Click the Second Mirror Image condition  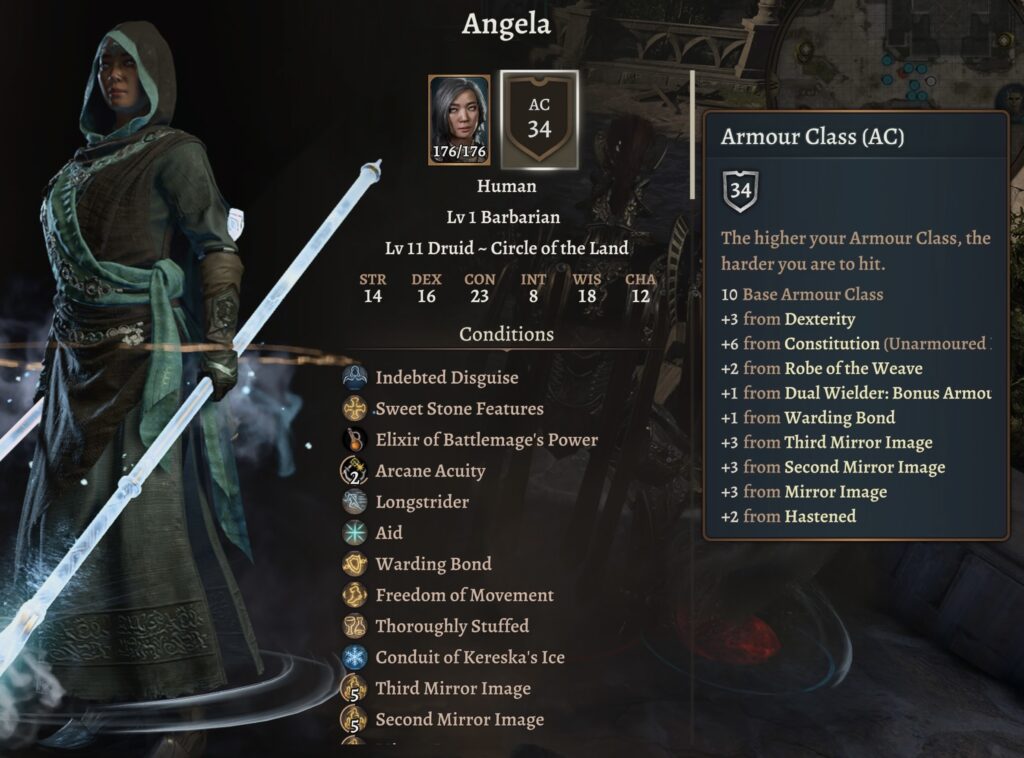[459, 719]
